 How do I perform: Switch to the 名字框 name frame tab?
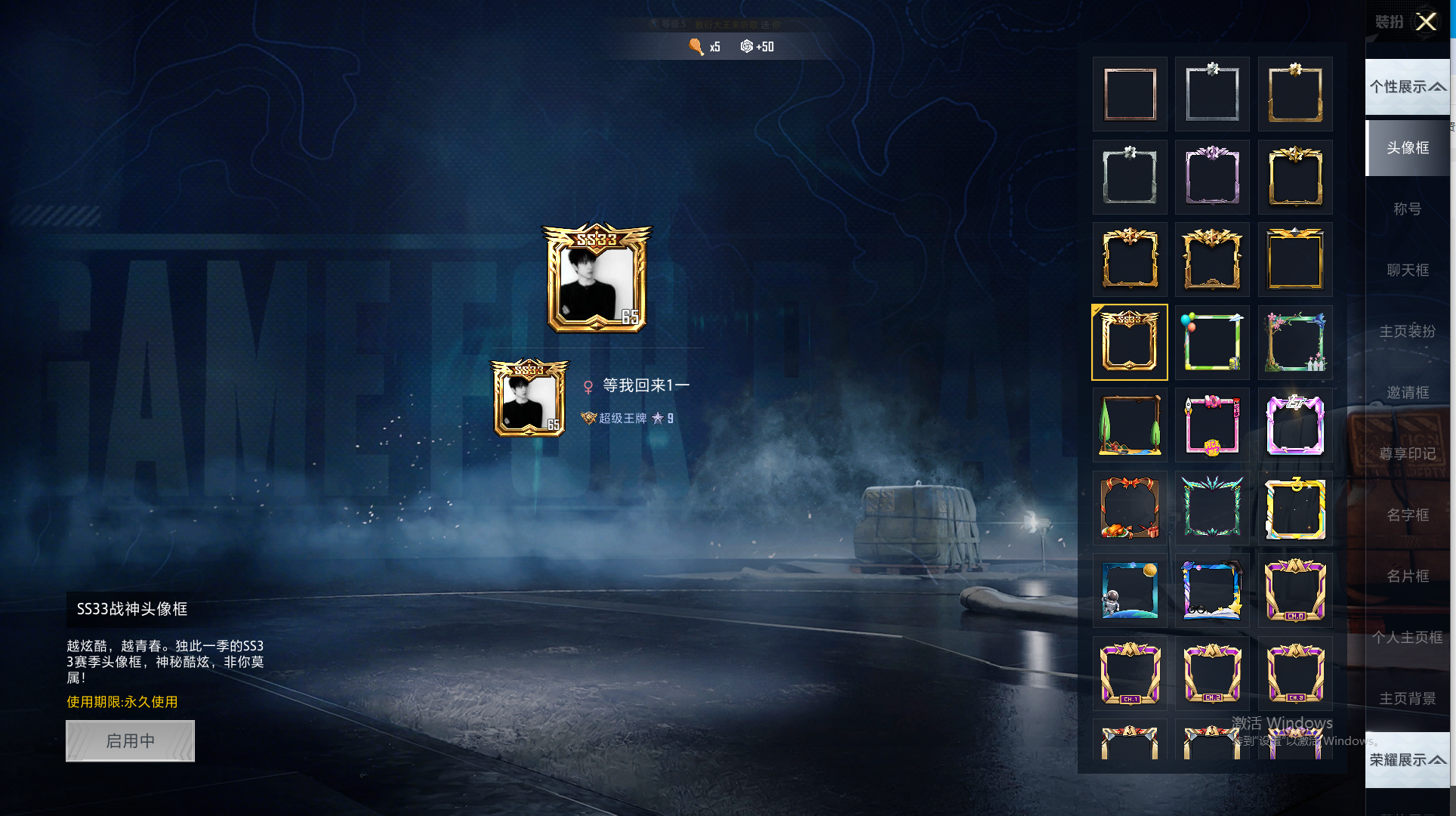pyautogui.click(x=1408, y=515)
